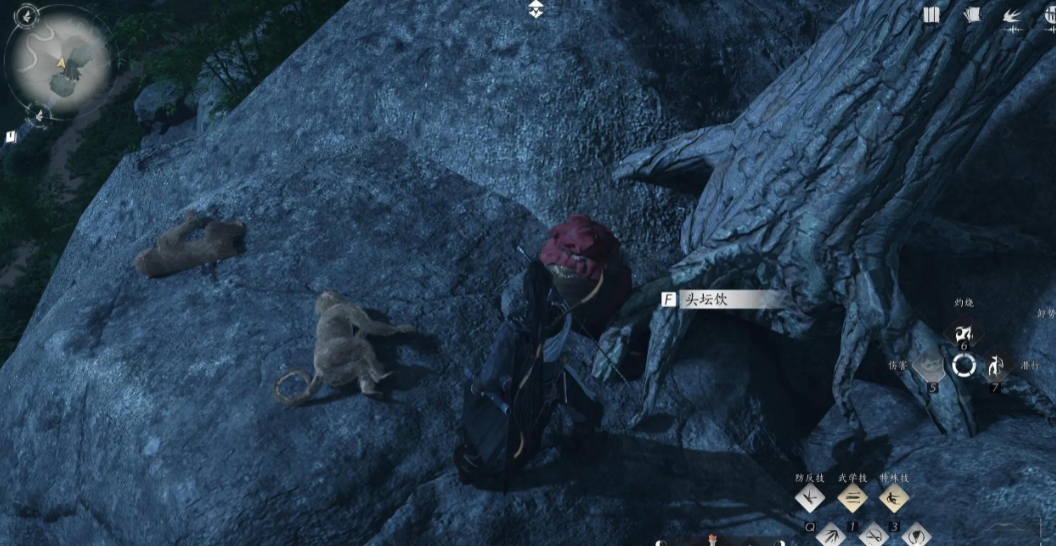Click the double-arrow marker at the top center
Screen dimensions: 1056x546
(x=537, y=10)
